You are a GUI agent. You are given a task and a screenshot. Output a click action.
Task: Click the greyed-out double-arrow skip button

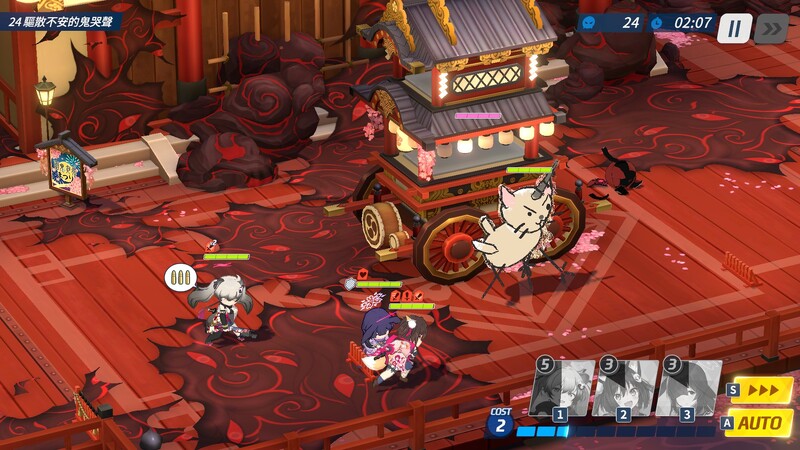coord(771,28)
